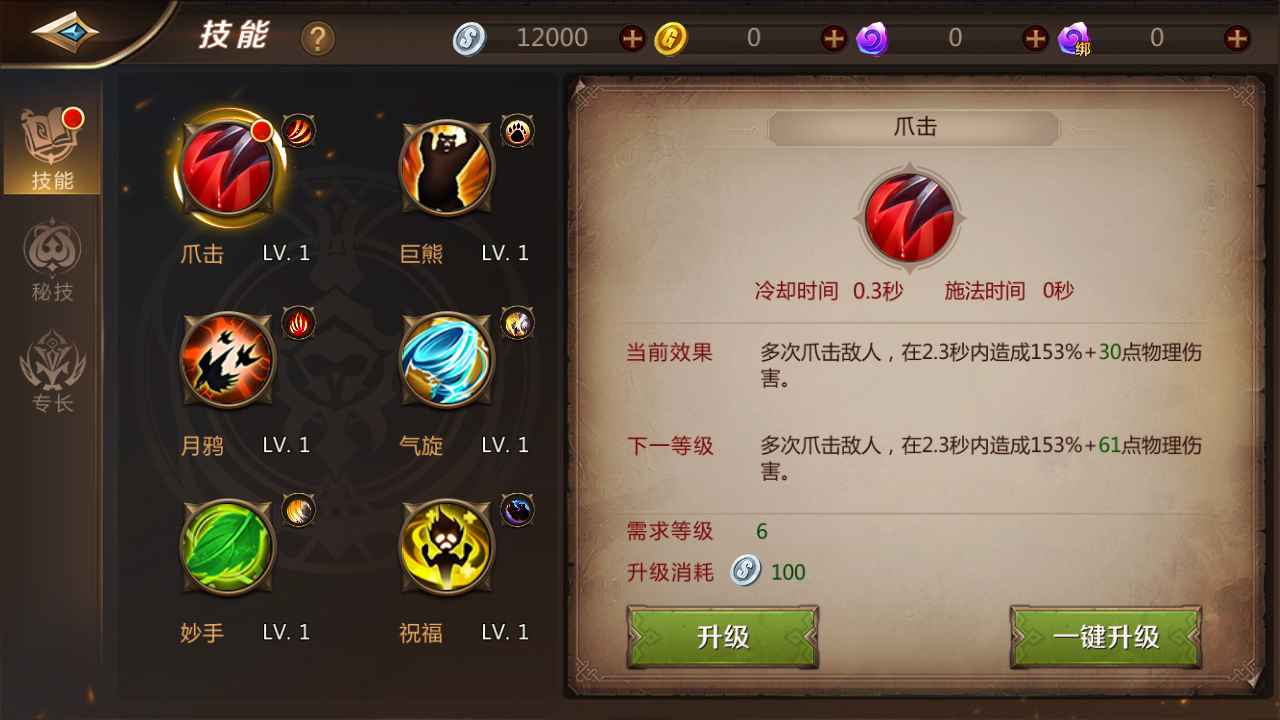Select the 妙手 (green leaf) skill icon
This screenshot has width=1280, height=720.
[227, 547]
